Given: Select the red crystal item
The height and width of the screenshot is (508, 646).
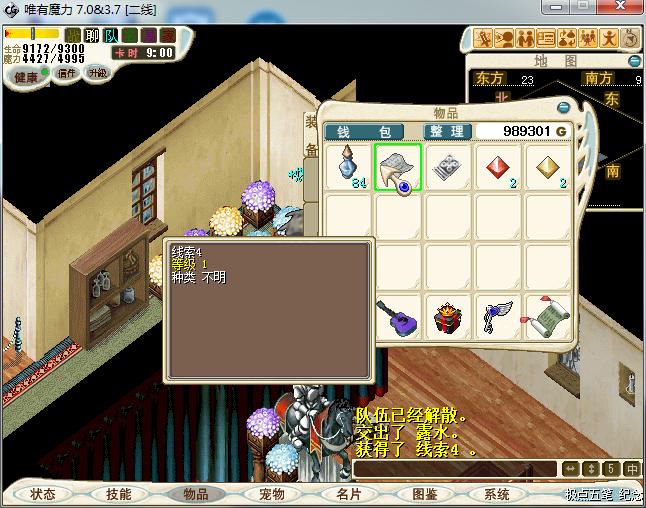Looking at the screenshot, I should [498, 167].
